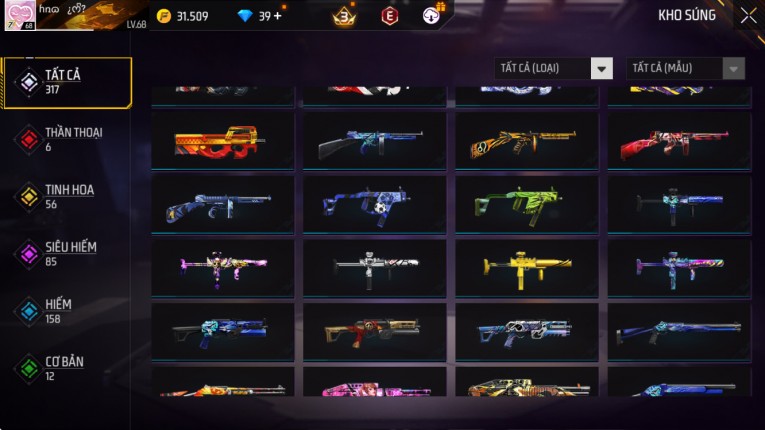This screenshot has width=765, height=430.
Task: Expand the Tất Cả (Mẫu) filter dropdown
Action: coord(685,68)
